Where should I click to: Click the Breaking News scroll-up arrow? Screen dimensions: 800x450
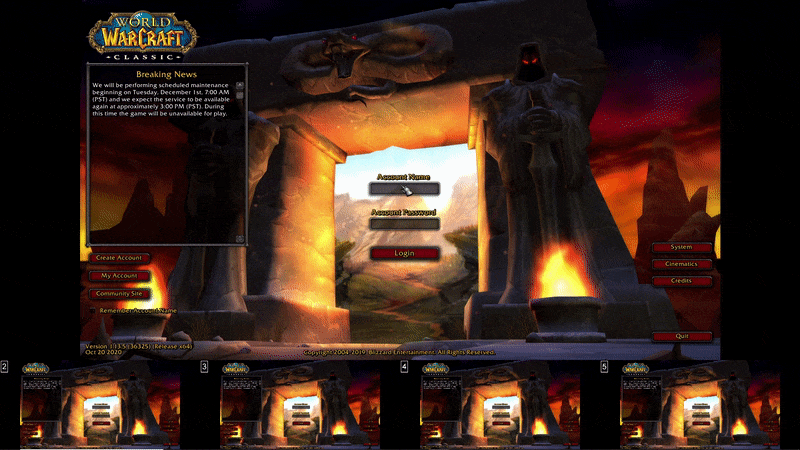point(239,85)
